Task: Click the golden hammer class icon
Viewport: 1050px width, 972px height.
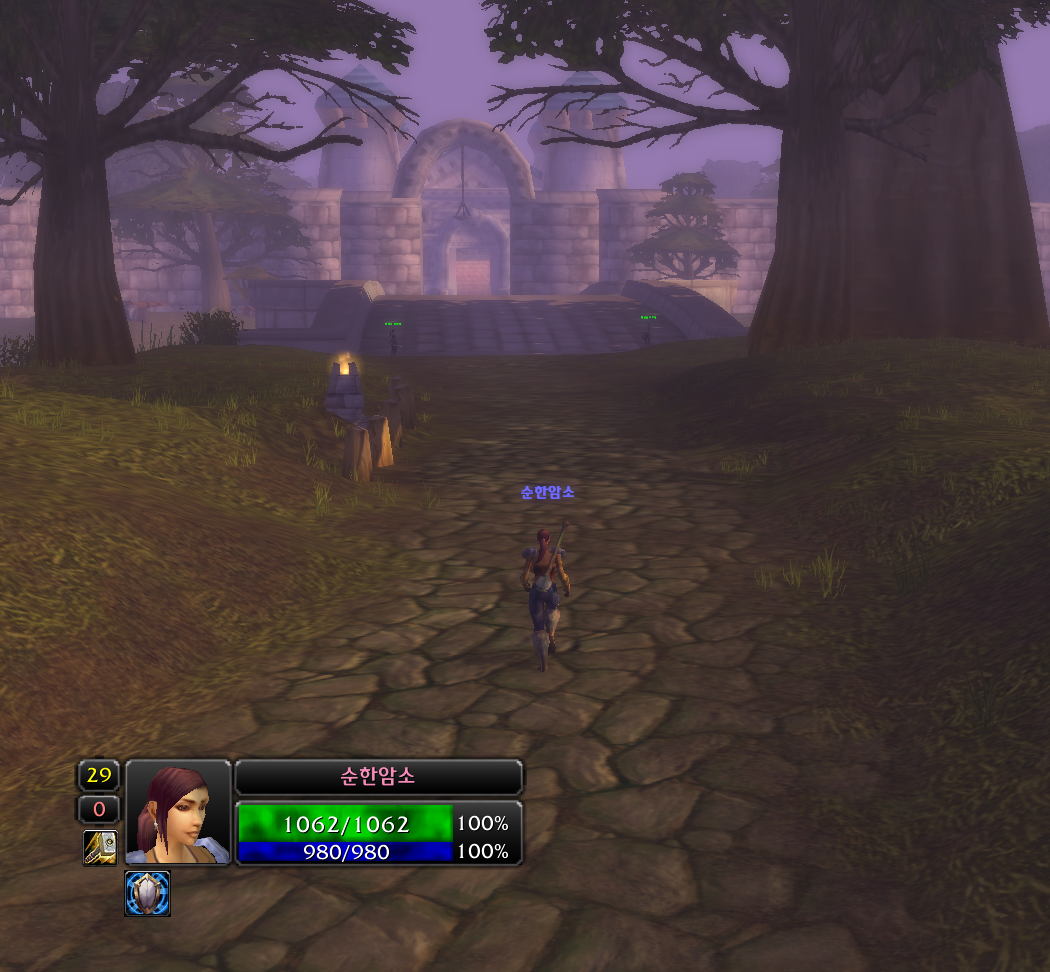Action: click(x=100, y=847)
